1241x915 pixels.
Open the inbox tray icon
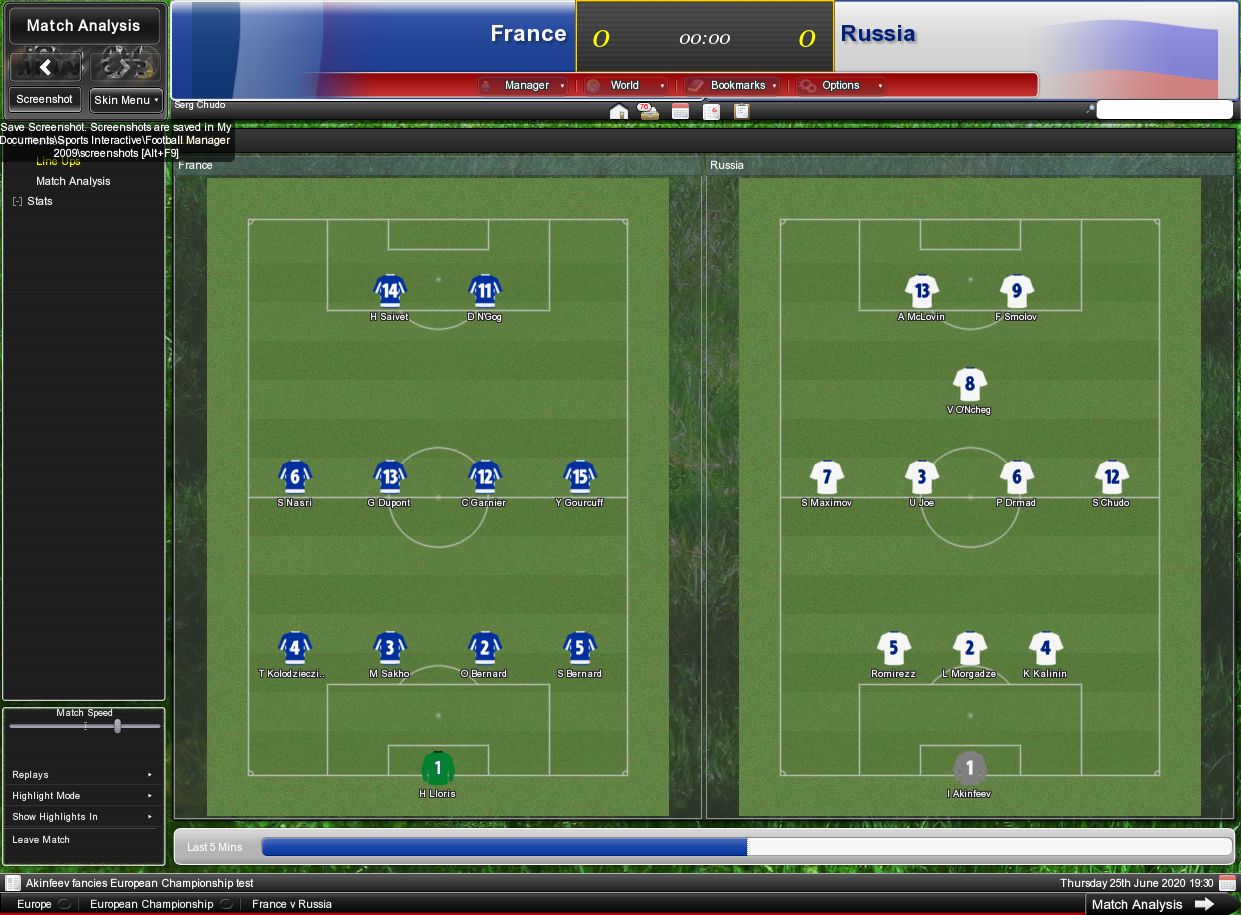[649, 112]
